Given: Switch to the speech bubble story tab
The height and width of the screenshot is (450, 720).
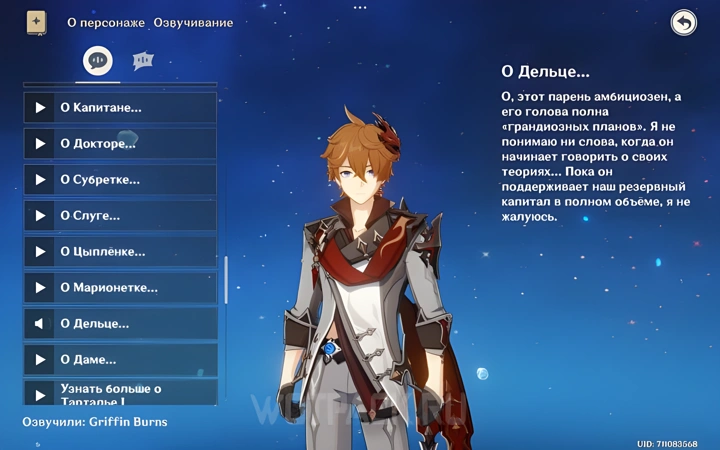Looking at the screenshot, I should pos(97,61).
